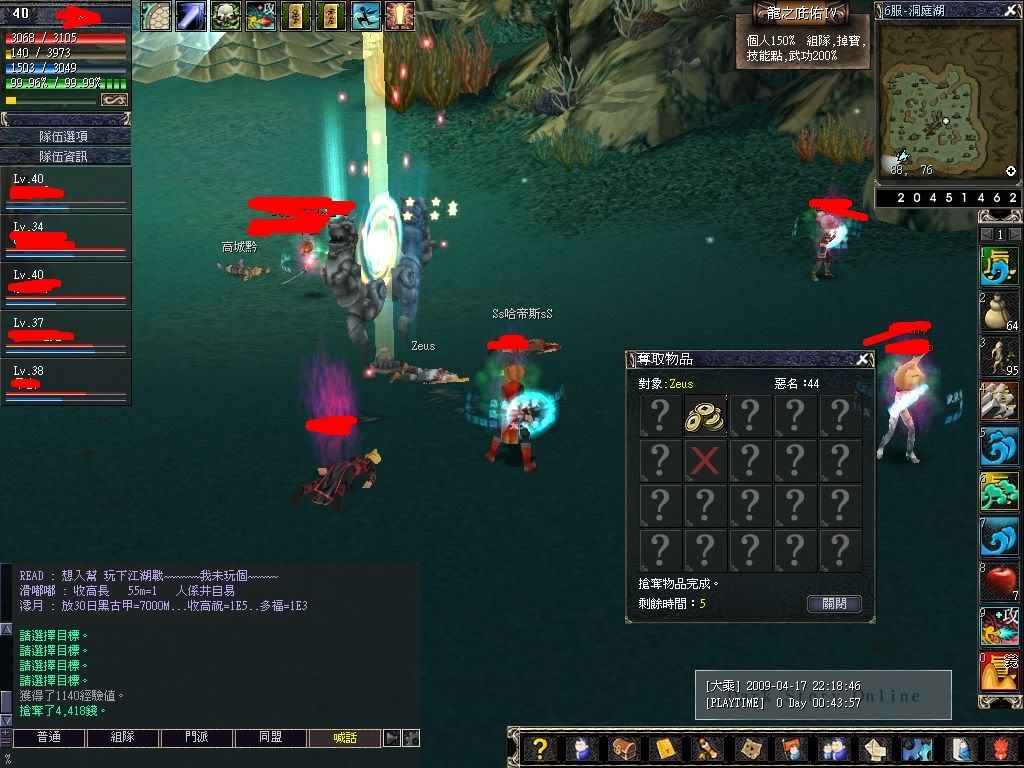1024x768 pixels.
Task: Click the turtle shell buff icon
Action: (x=155, y=16)
